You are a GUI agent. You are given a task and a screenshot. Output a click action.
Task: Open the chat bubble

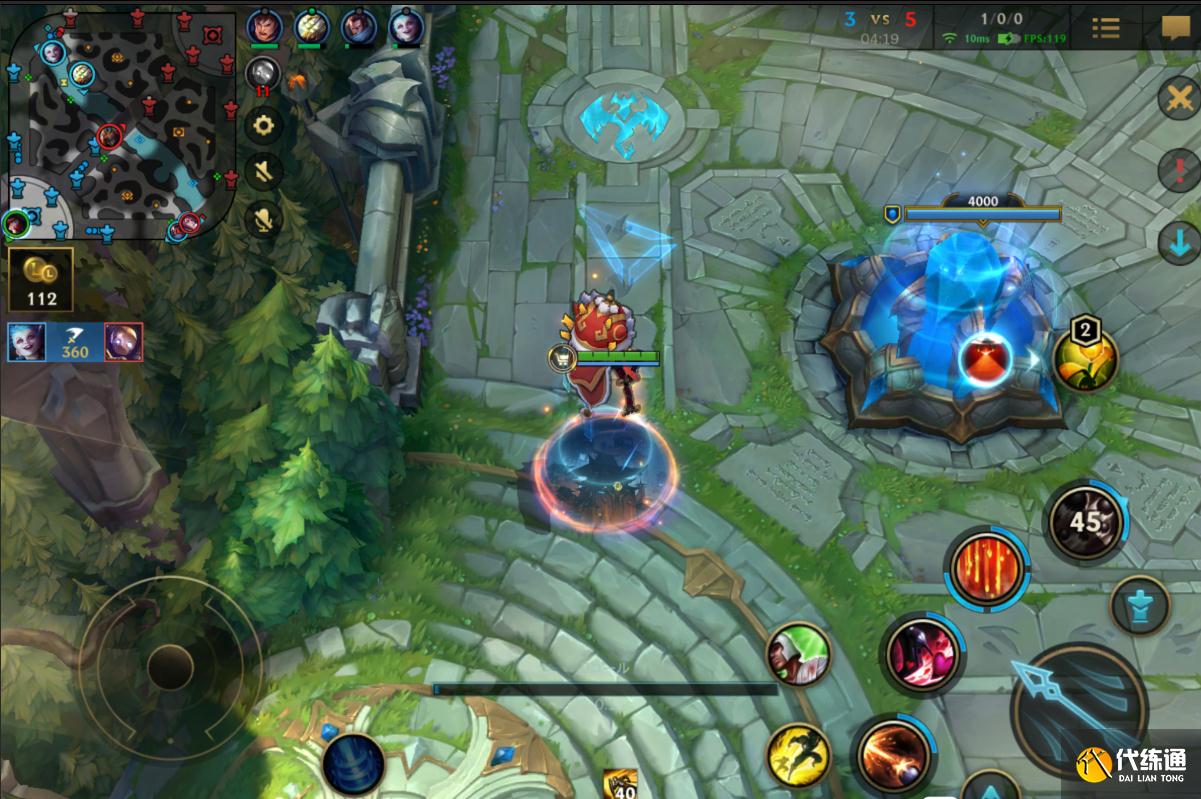click(1174, 28)
